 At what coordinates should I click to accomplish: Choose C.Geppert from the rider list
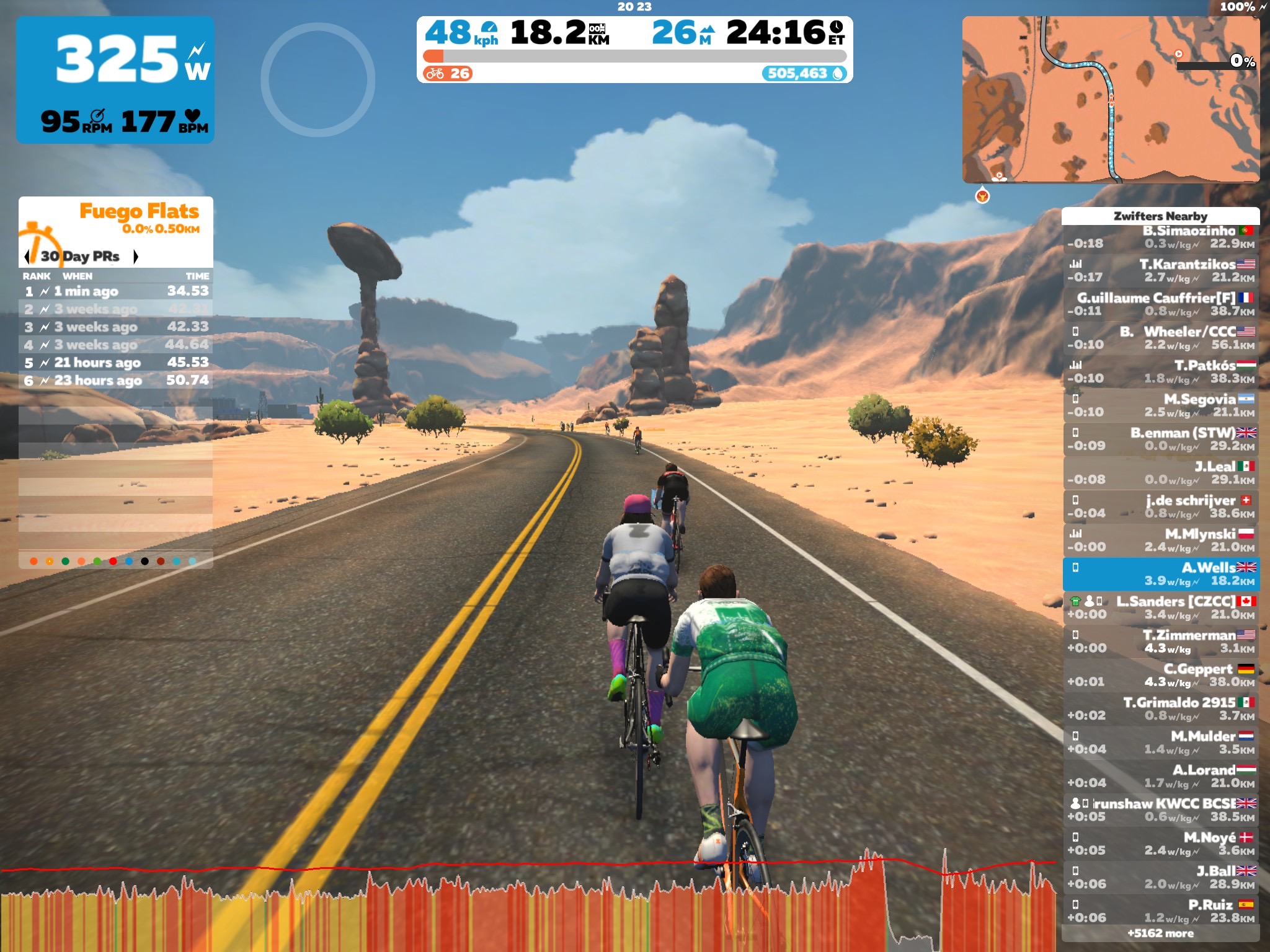pos(1160,675)
